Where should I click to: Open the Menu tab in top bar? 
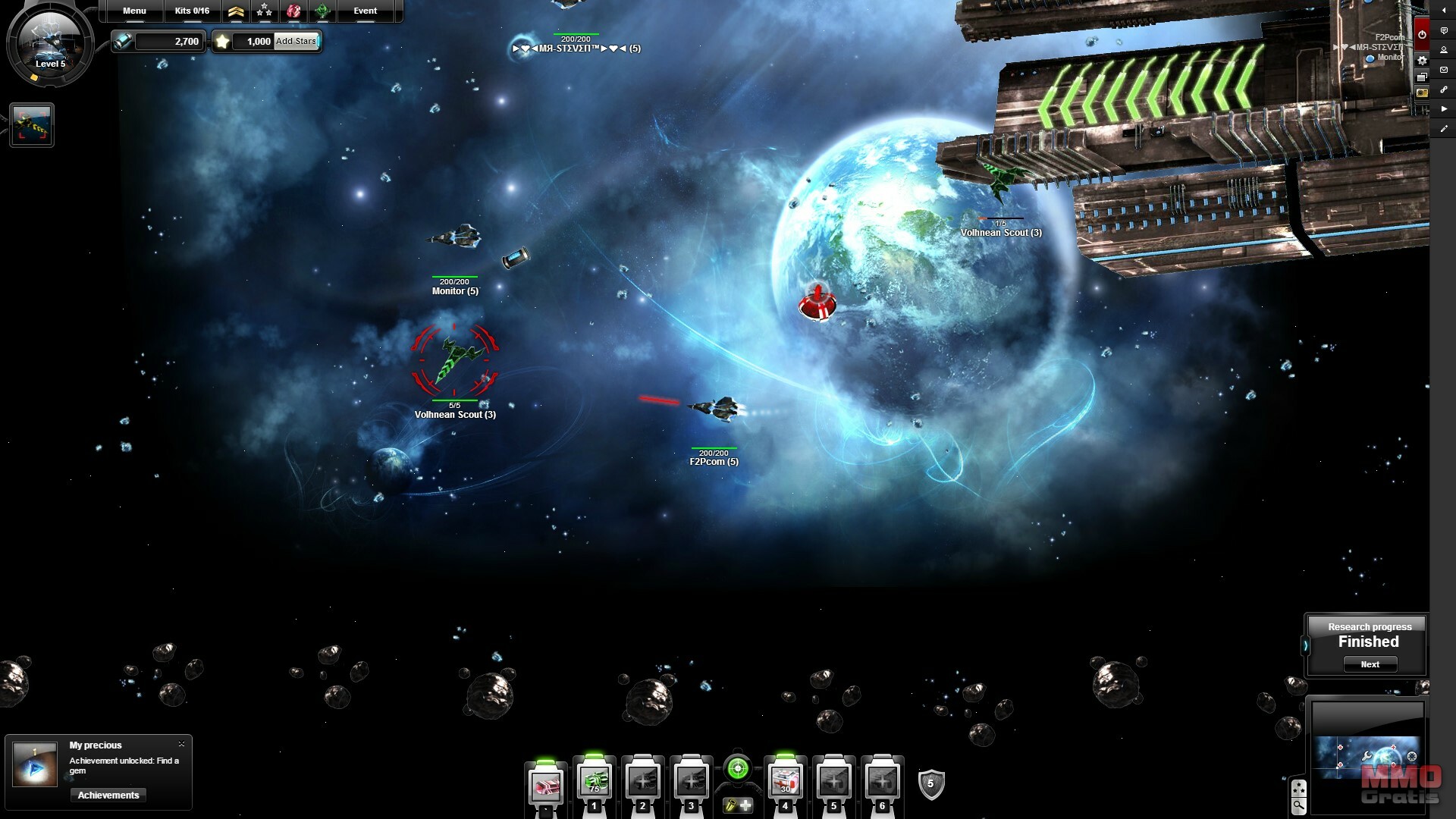pyautogui.click(x=134, y=11)
